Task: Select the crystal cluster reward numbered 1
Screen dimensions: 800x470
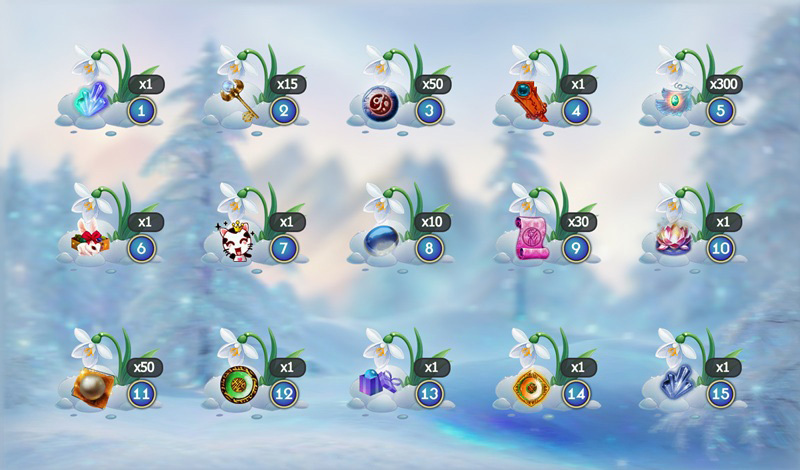Action: pos(96,100)
